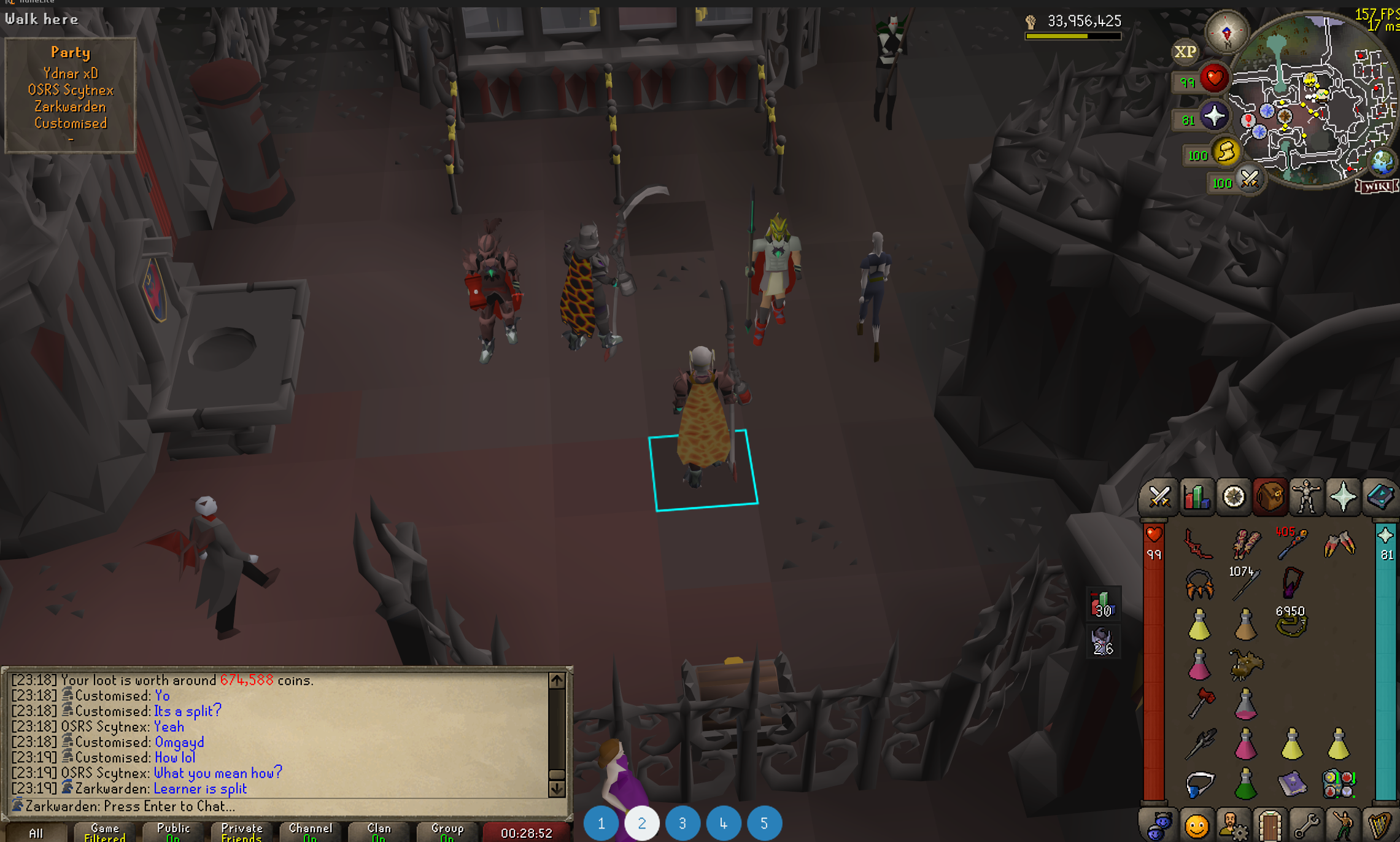Switch chat to the Clan tab
Viewport: 1400px width, 842px height.
[x=379, y=832]
